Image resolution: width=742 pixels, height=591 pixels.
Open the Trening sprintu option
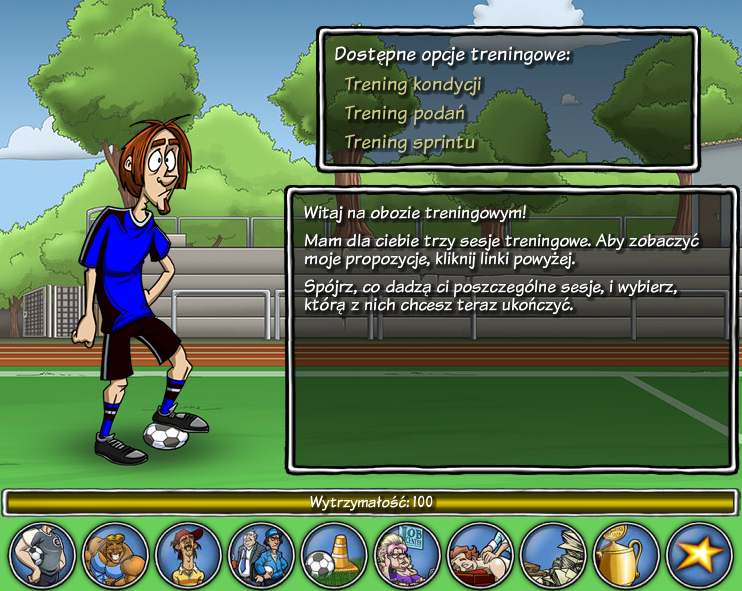[410, 143]
